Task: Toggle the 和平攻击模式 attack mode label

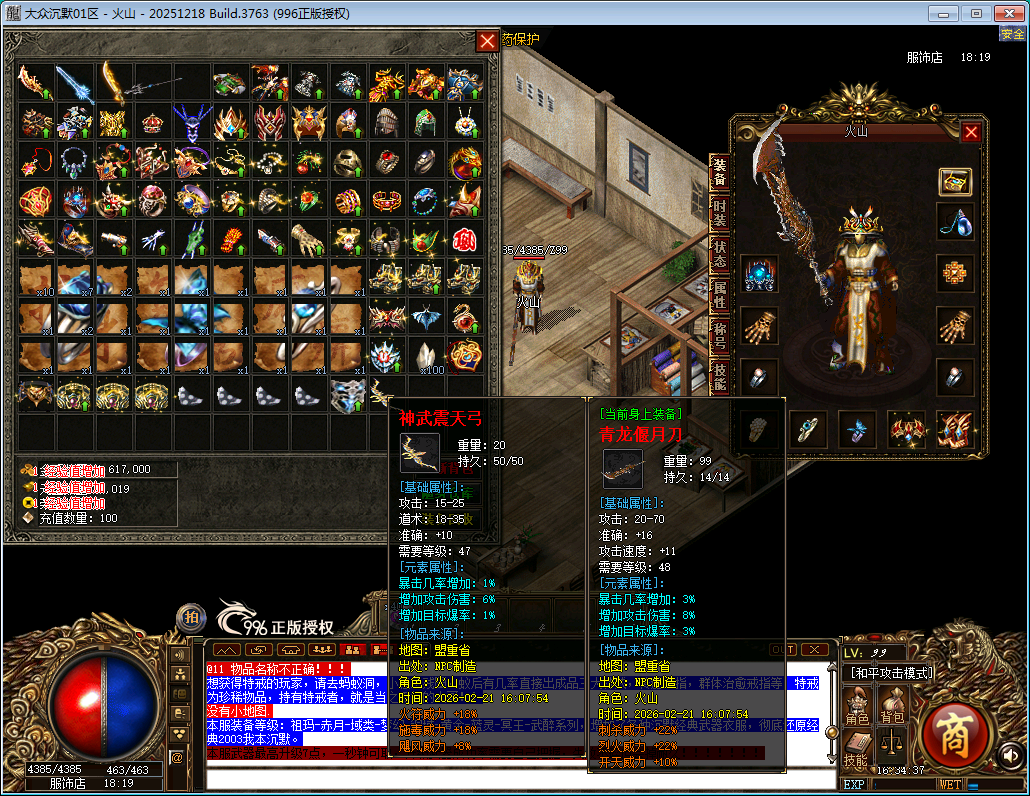Action: (889, 673)
